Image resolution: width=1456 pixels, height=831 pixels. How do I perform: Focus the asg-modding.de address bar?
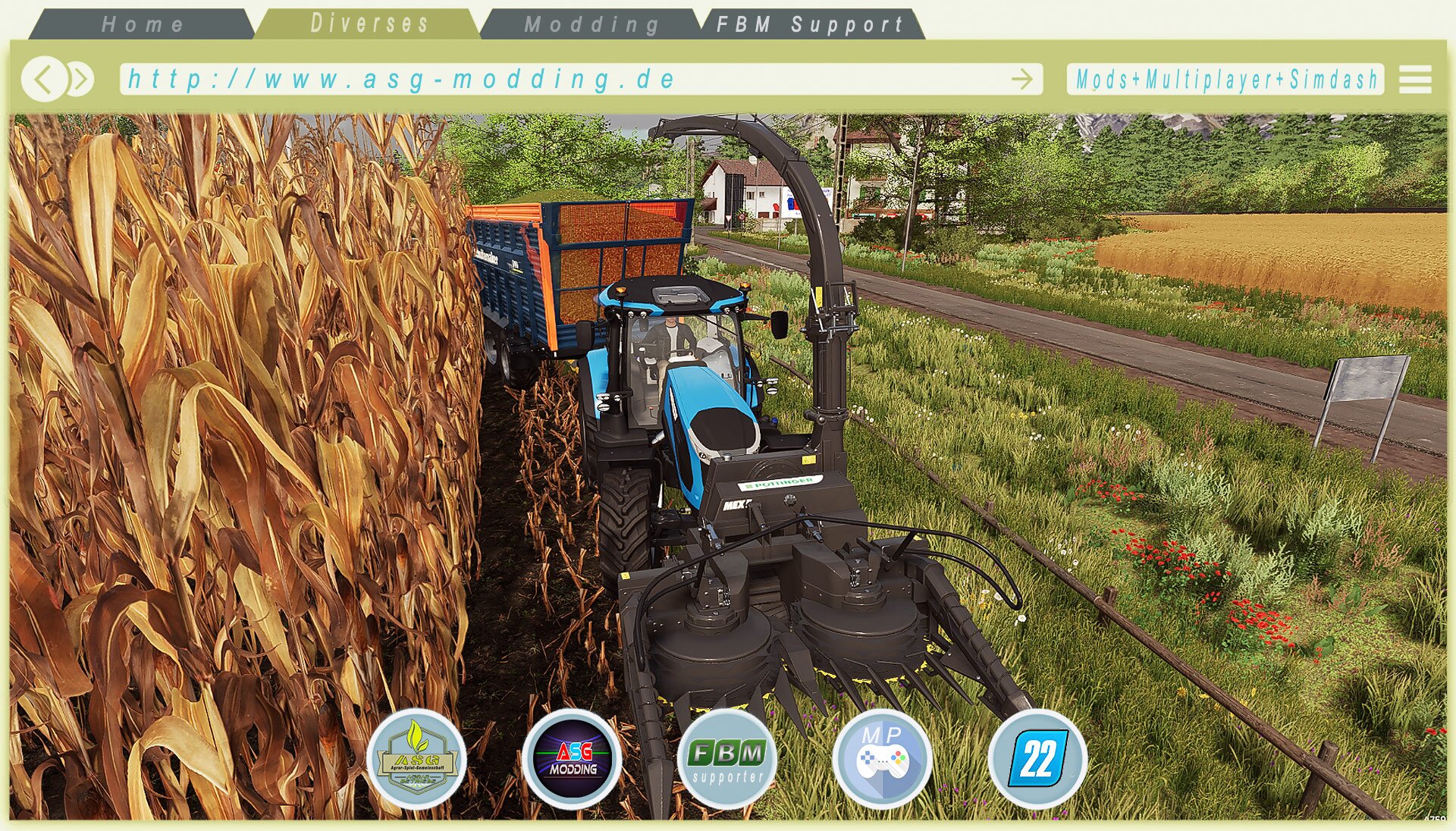561,79
